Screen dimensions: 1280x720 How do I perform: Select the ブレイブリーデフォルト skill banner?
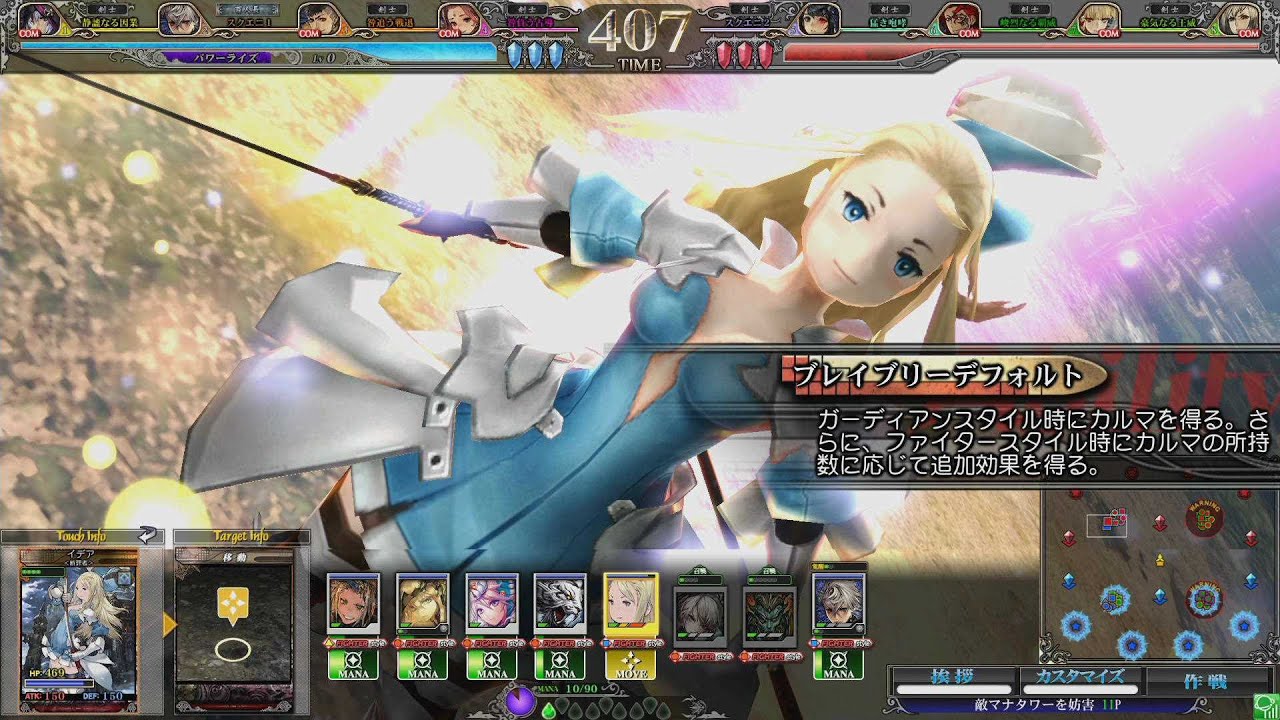tap(942, 376)
